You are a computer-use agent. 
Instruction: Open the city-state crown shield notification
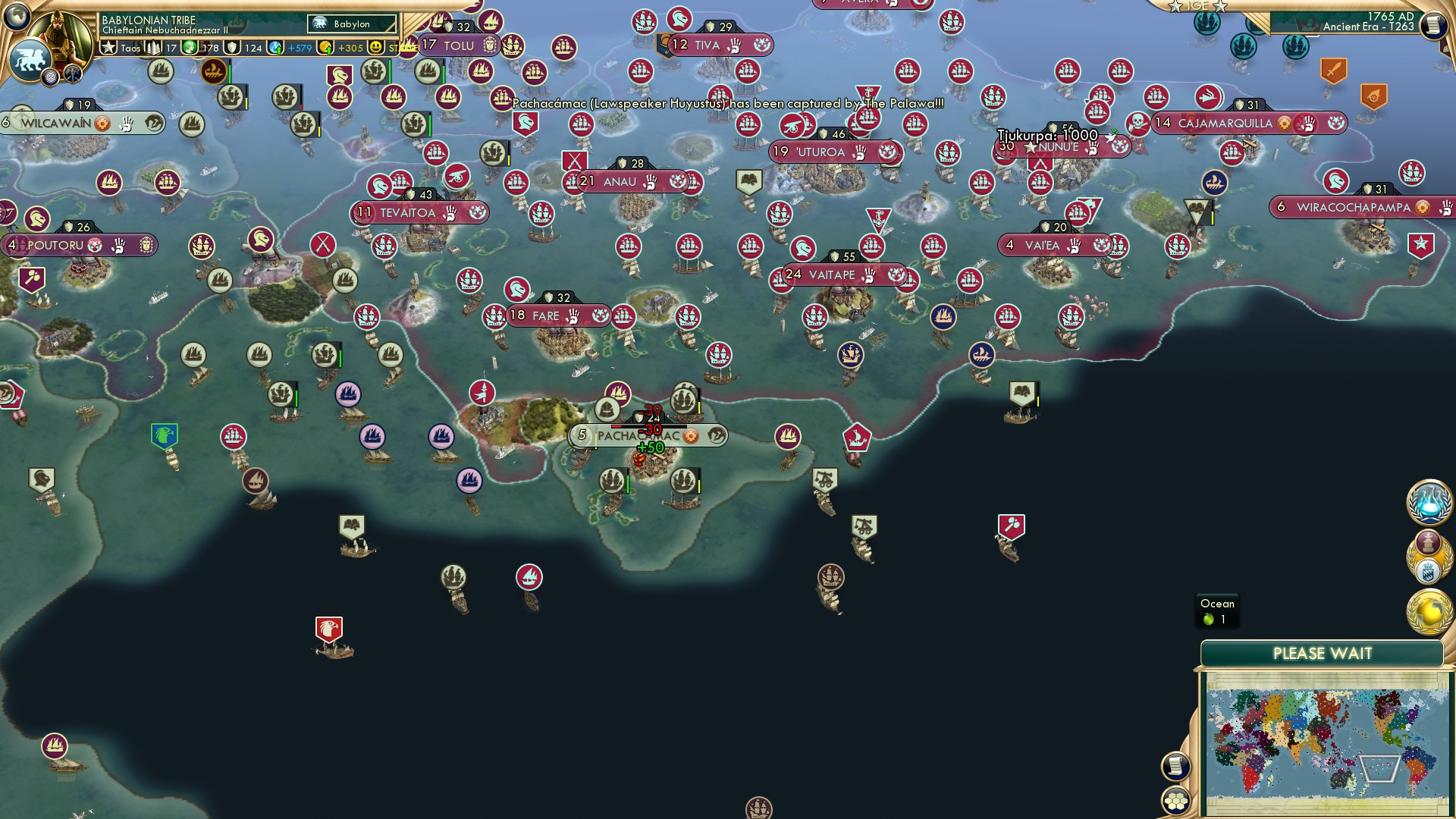click(x=1429, y=570)
